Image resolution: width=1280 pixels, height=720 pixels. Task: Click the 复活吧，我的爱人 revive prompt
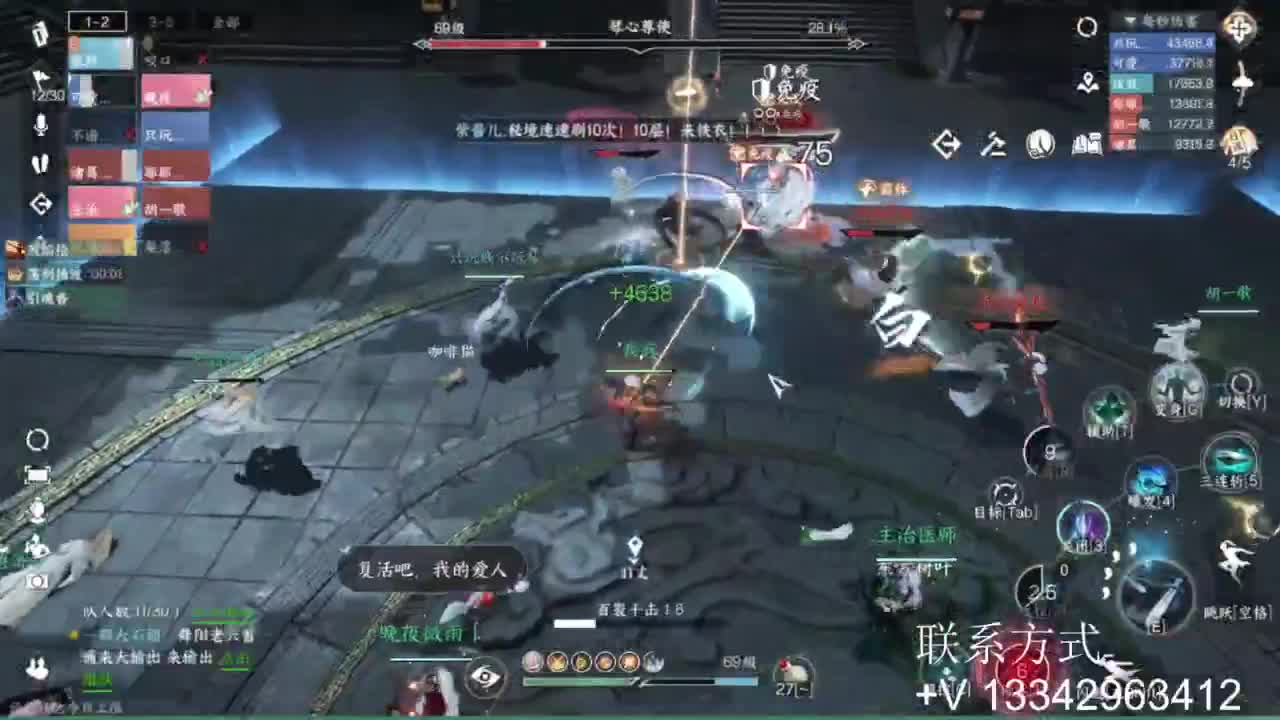[x=432, y=570]
